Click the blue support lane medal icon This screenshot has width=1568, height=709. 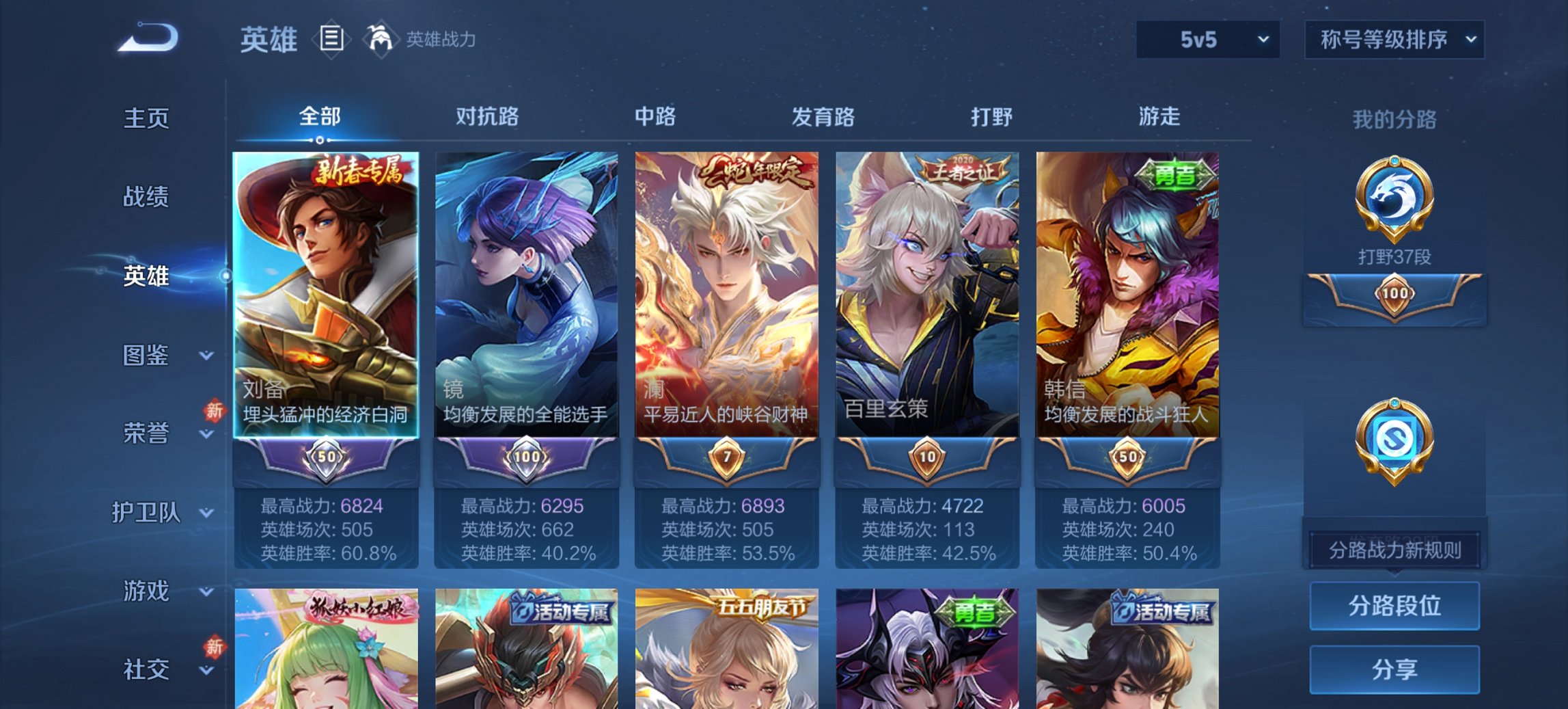coord(1397,438)
